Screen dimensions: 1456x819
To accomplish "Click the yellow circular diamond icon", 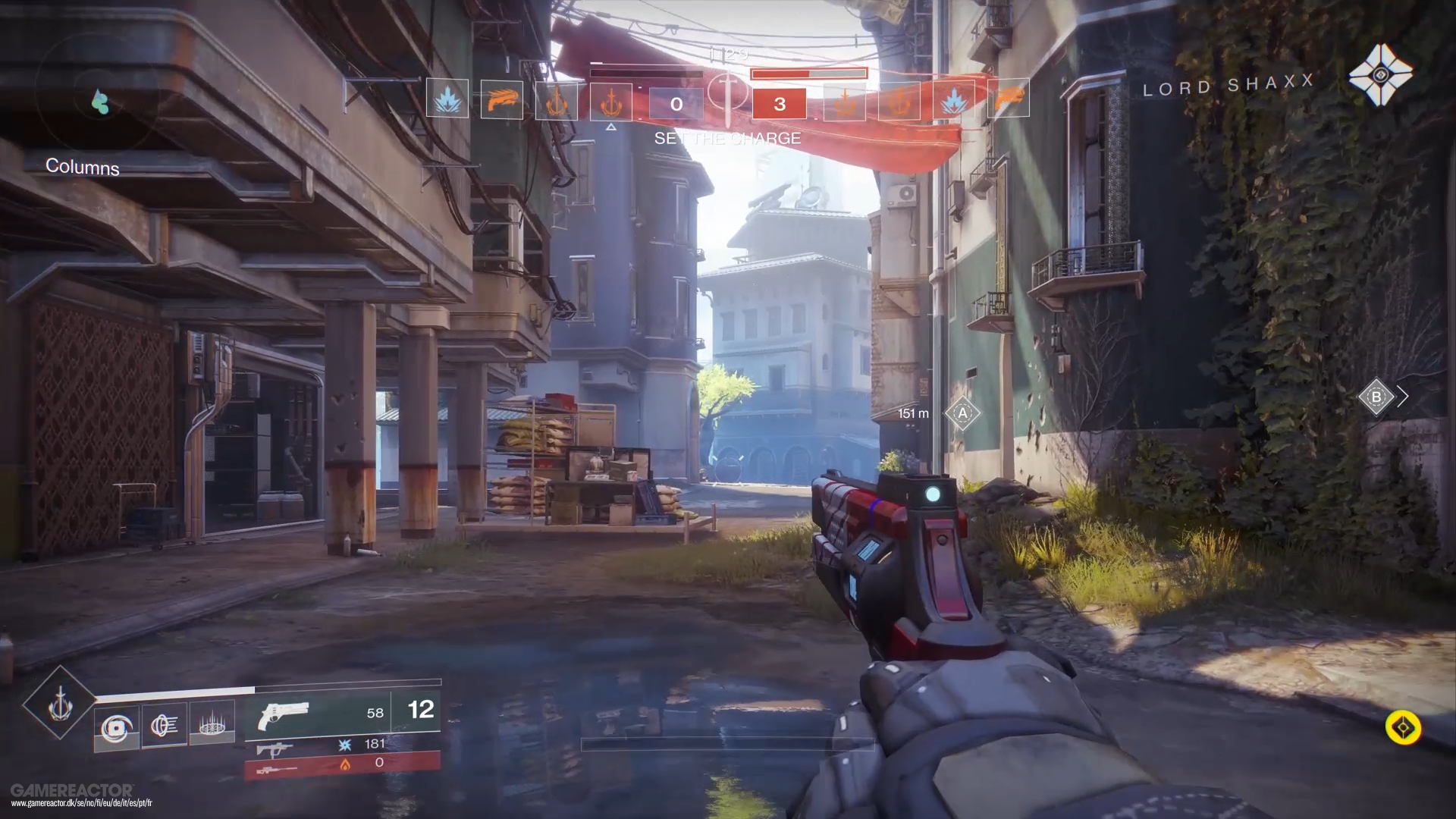I will [x=1403, y=728].
